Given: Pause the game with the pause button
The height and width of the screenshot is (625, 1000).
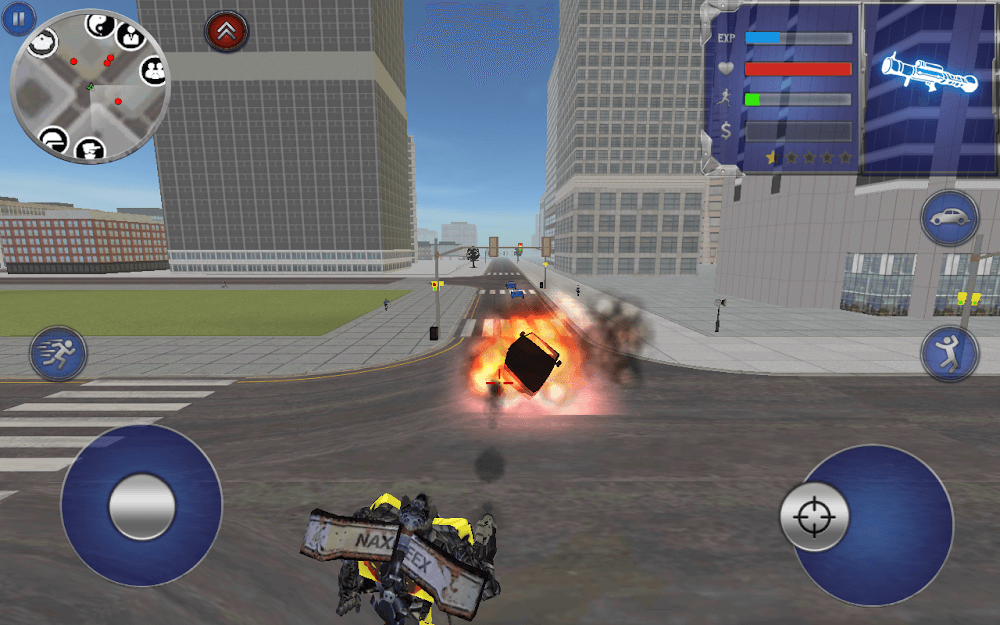Looking at the screenshot, I should coord(18,18).
